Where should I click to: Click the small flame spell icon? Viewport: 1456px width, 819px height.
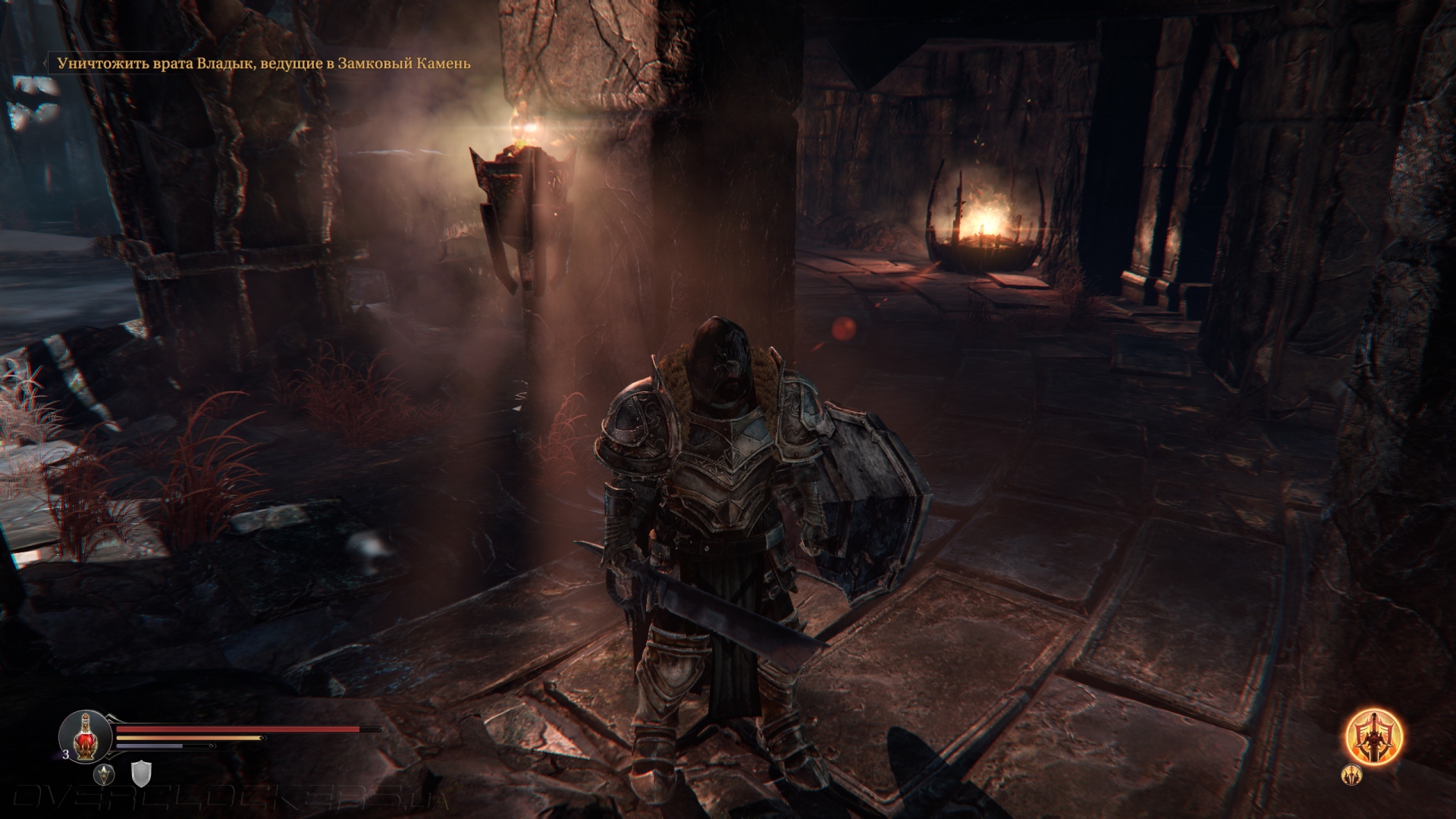click(104, 774)
